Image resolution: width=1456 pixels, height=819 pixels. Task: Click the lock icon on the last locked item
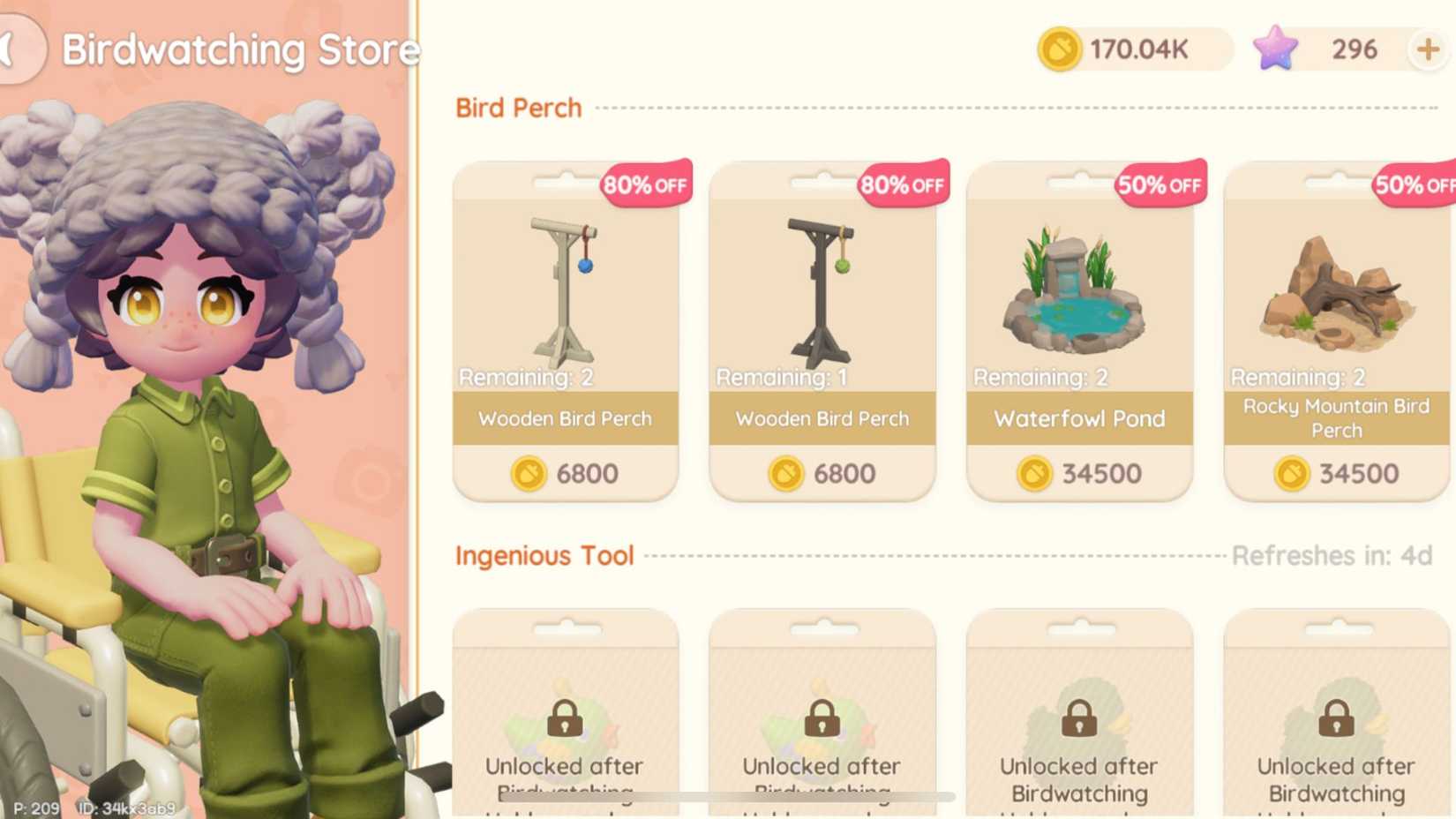point(1336,718)
